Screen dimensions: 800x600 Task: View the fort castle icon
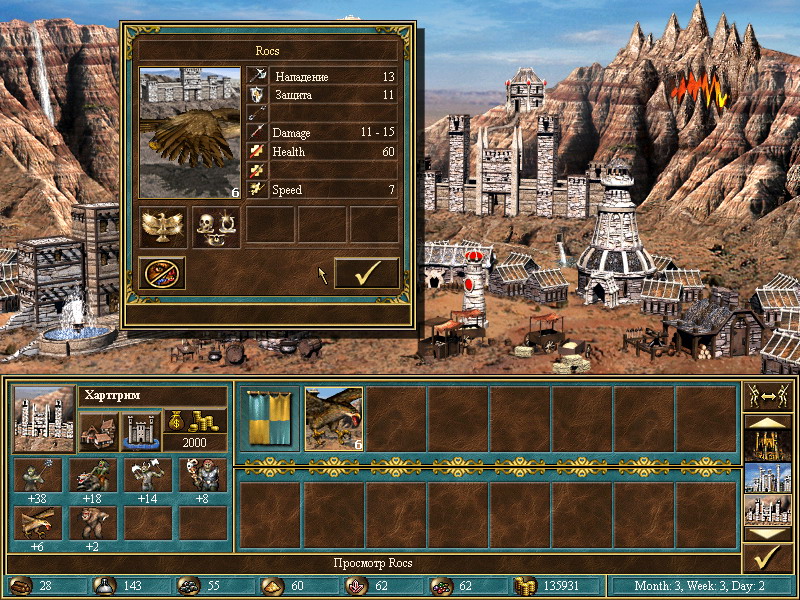tap(140, 432)
